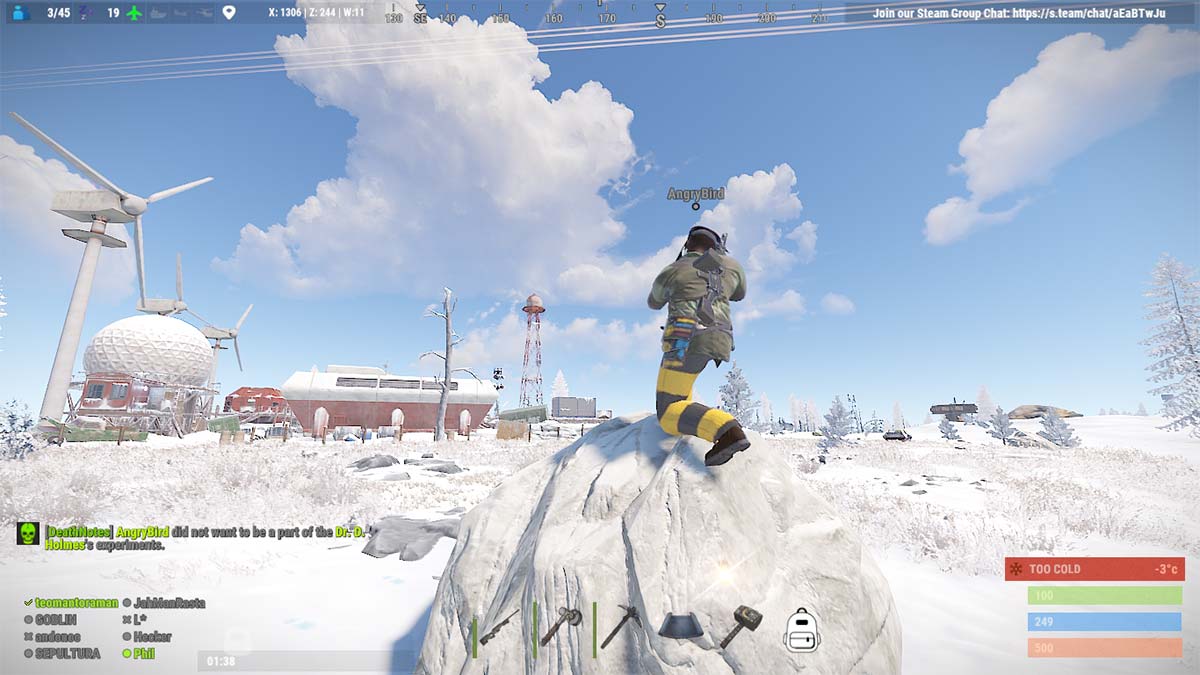The height and width of the screenshot is (675, 1200).
Task: Click the blue player count icon
Action: pos(21,13)
